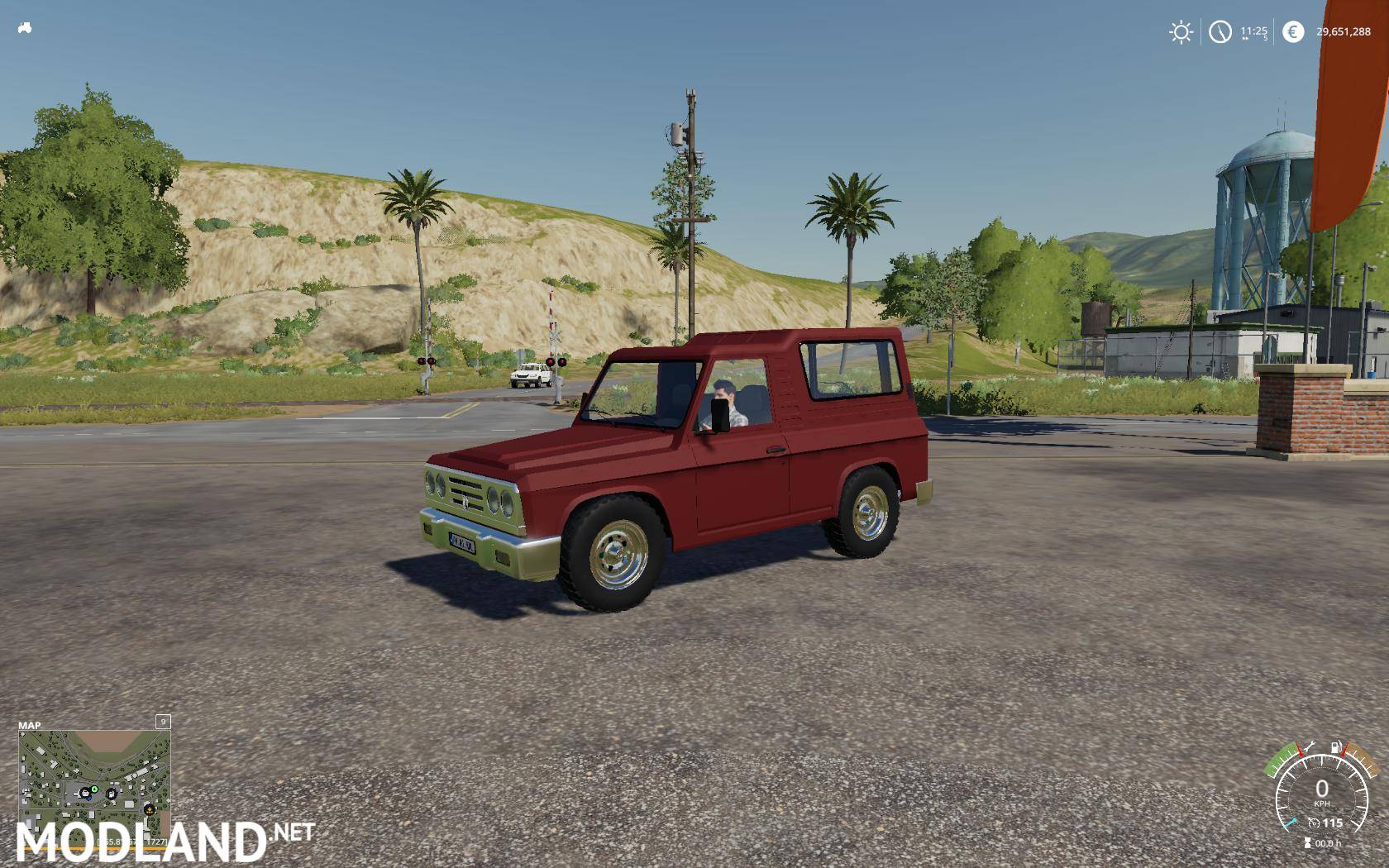1389x868 pixels.
Task: Expand the minimap to a larger view
Action: pos(163,722)
